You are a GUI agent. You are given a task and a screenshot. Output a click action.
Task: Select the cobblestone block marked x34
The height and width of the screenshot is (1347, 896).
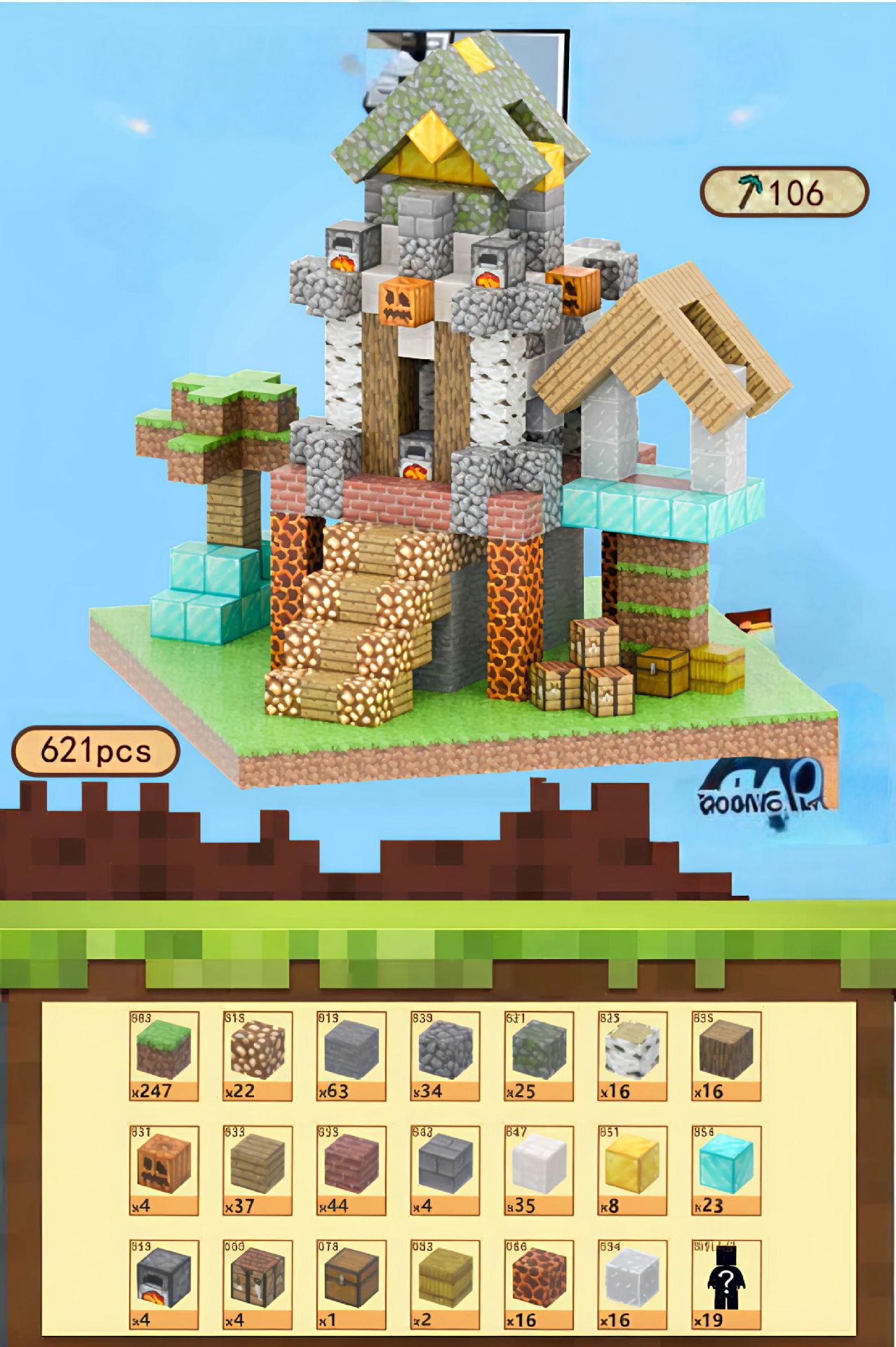click(445, 1054)
